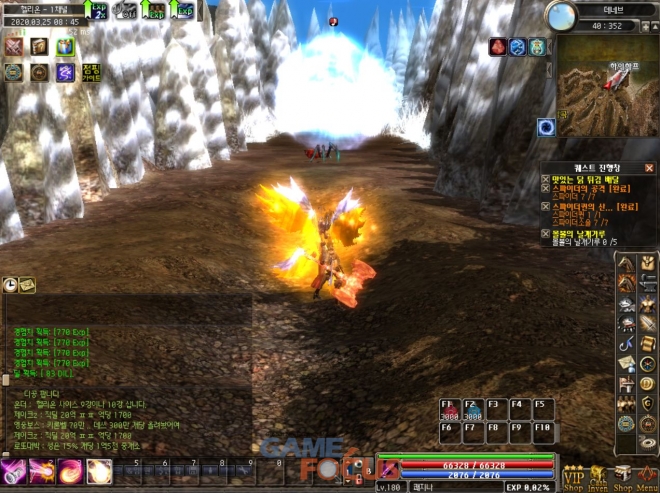This screenshot has width=660, height=493.
Task: Close the quest progress panel
Action: coord(649,168)
